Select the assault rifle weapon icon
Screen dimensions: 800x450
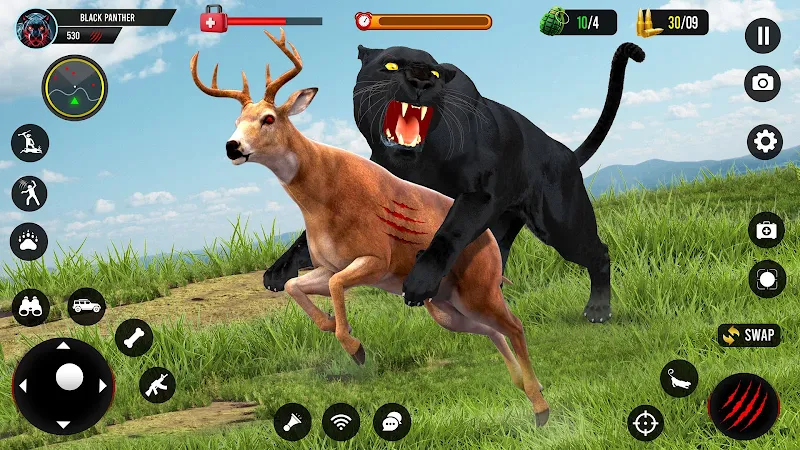157,384
